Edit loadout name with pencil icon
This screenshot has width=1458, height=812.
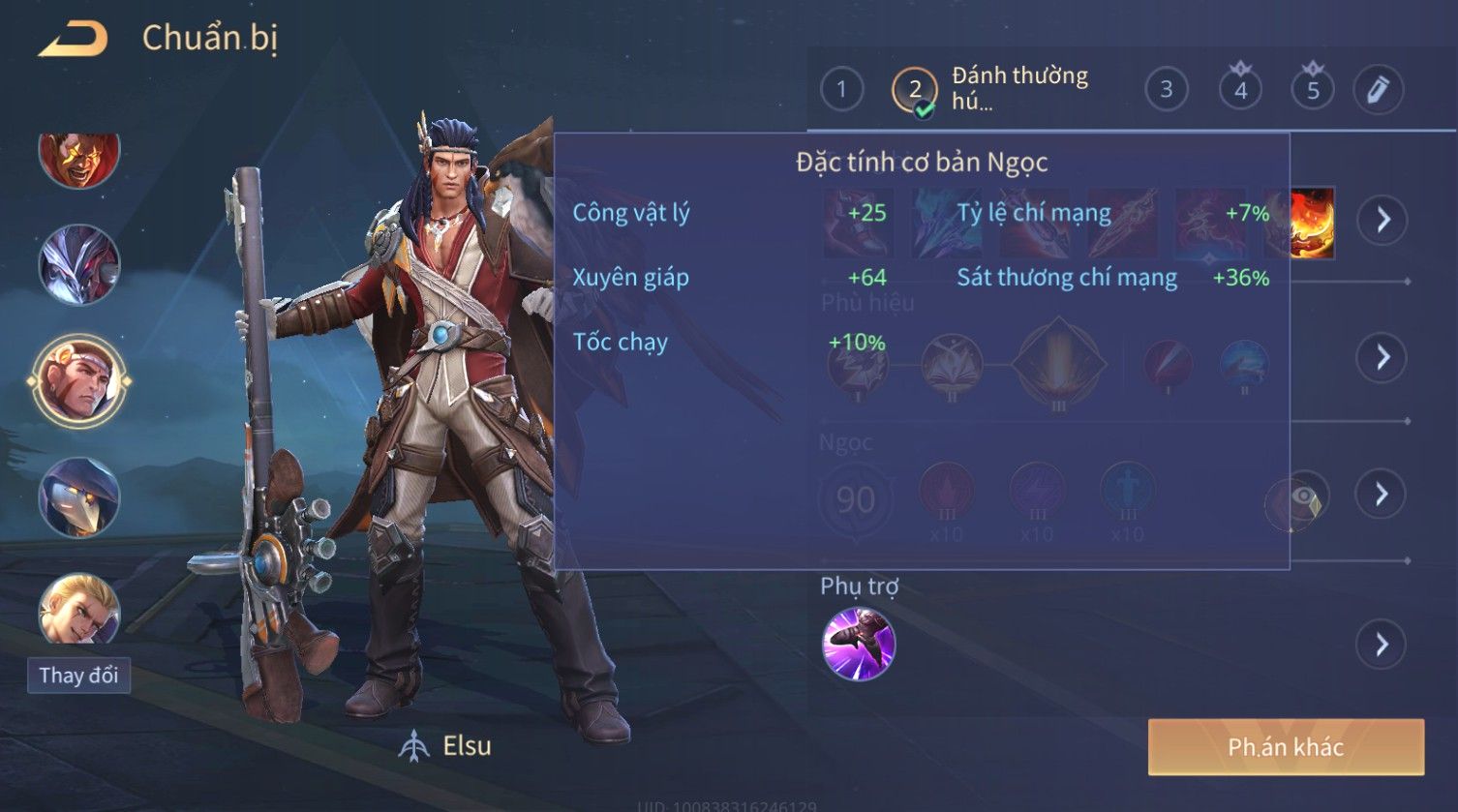coord(1378,90)
